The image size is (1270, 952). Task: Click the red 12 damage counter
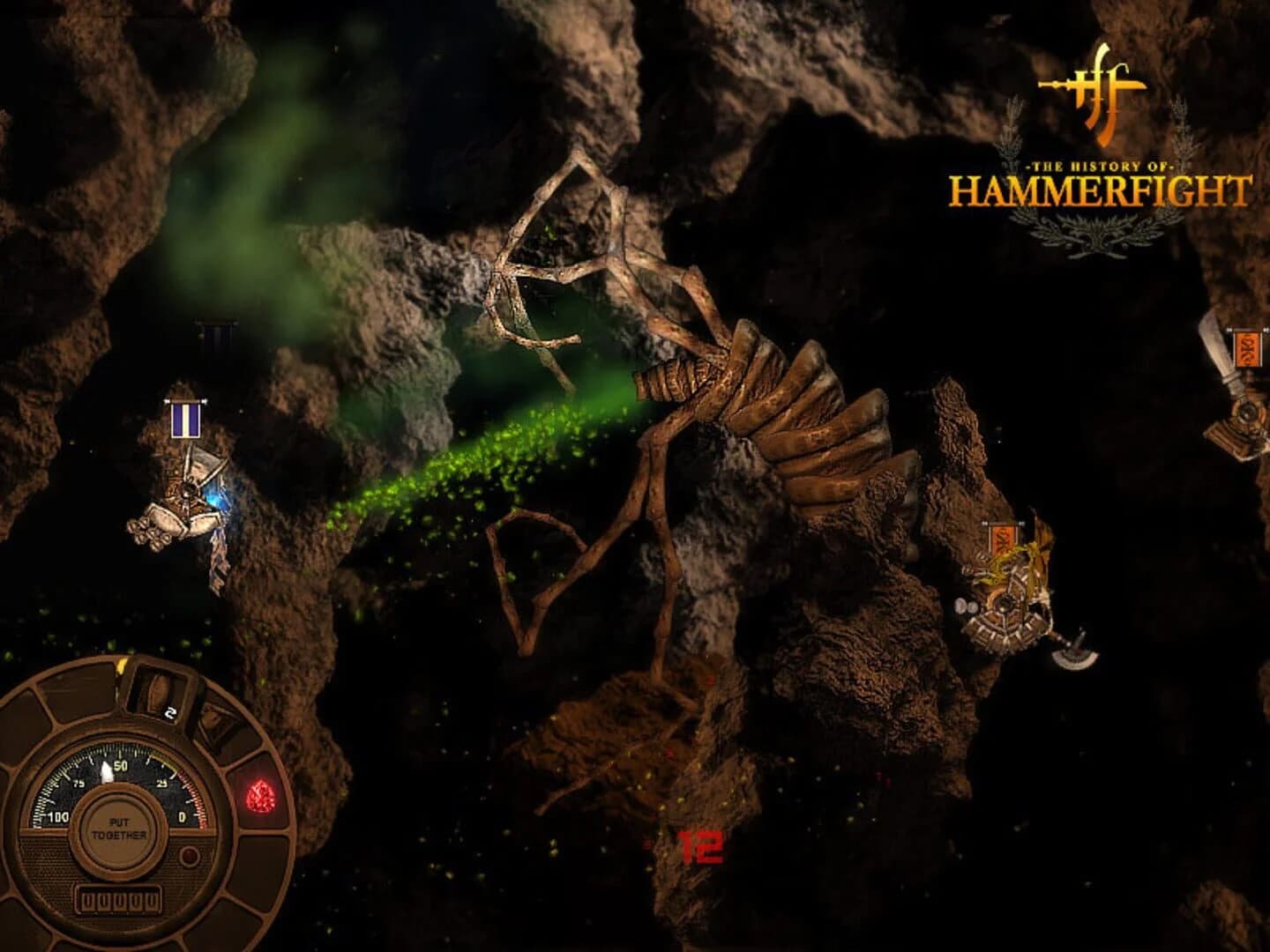click(x=701, y=849)
